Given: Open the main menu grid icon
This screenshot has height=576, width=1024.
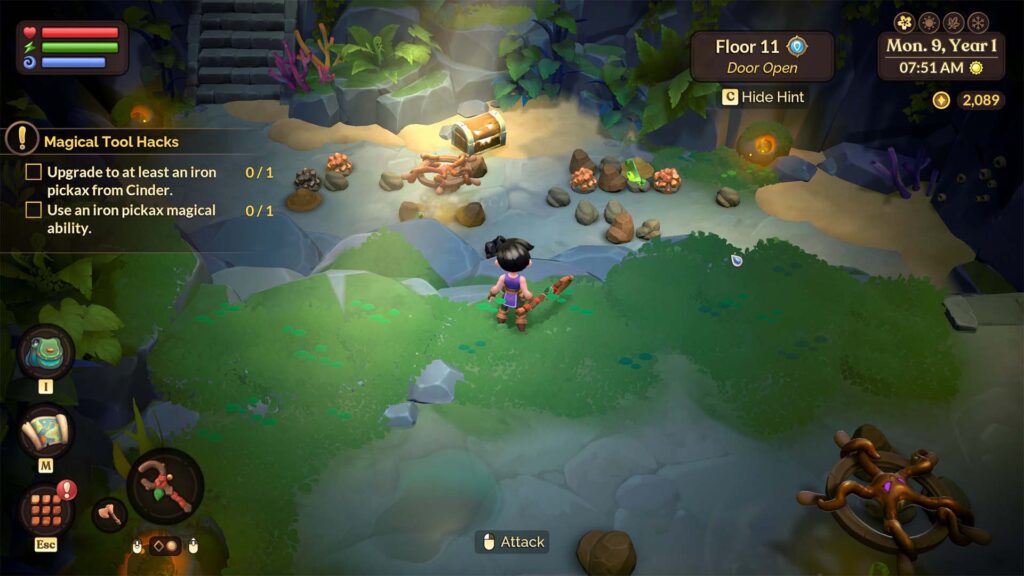Looking at the screenshot, I should (x=47, y=508).
